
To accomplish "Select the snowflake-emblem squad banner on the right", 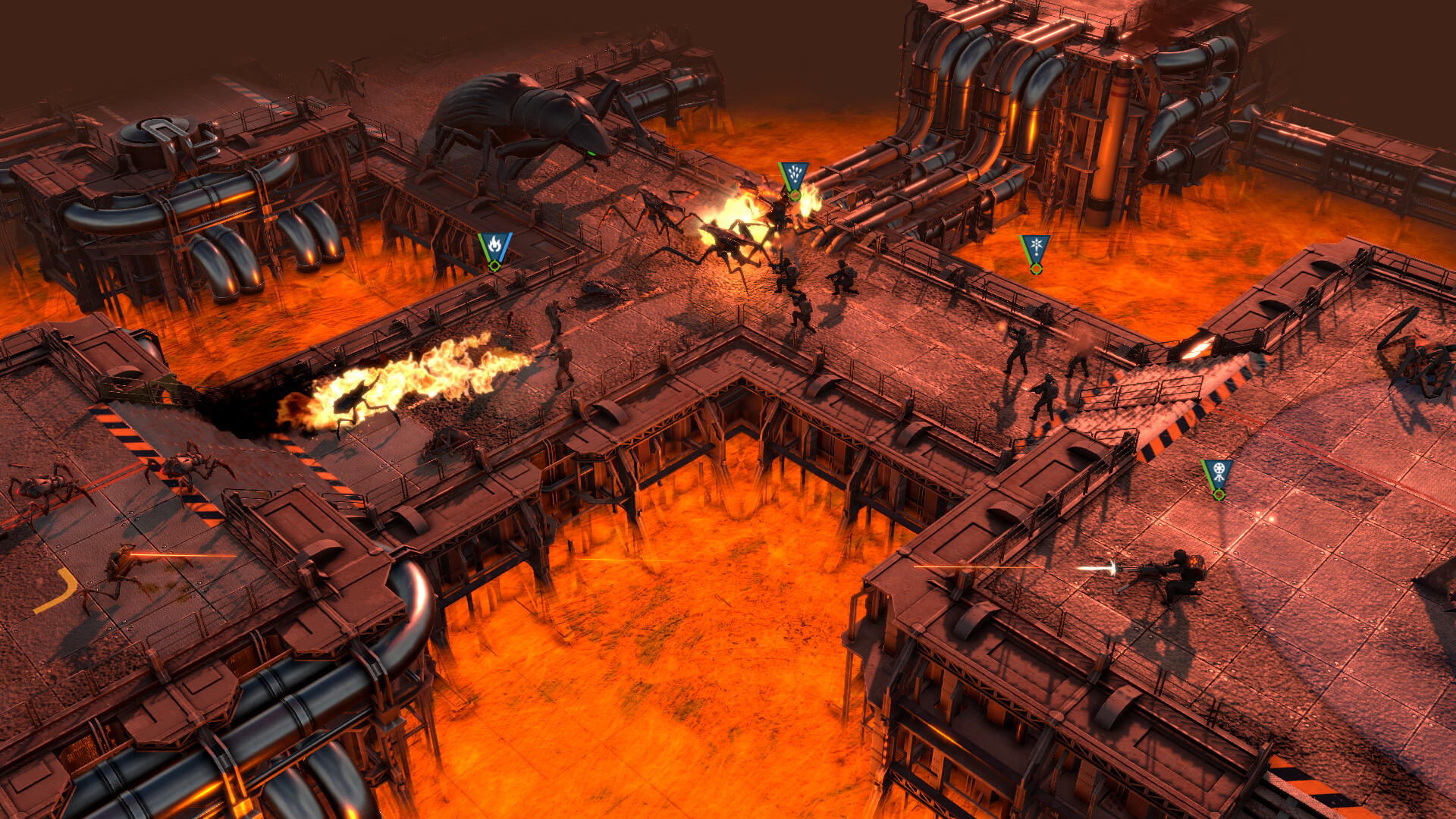I will click(x=1035, y=244).
